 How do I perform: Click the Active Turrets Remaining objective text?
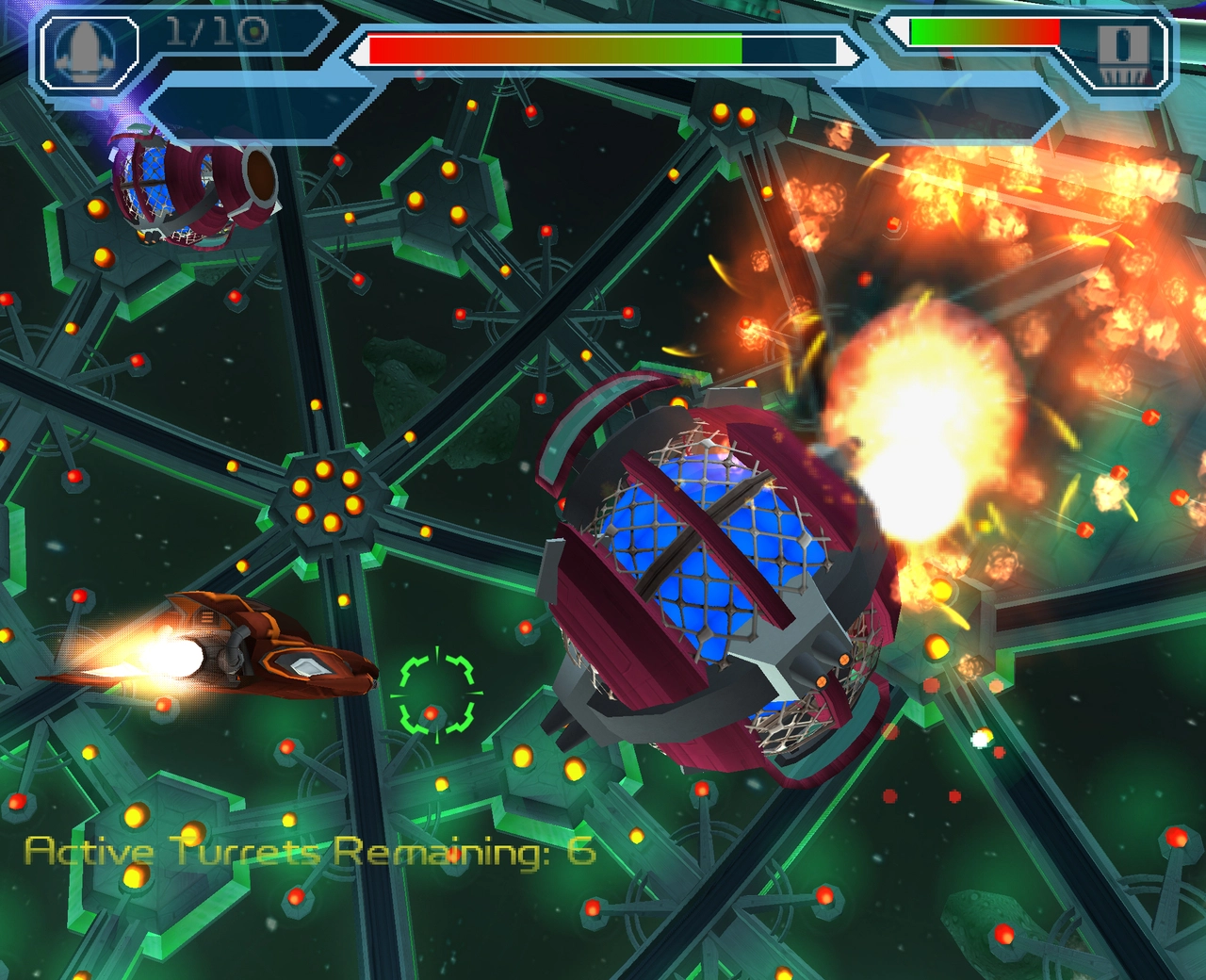point(310,852)
